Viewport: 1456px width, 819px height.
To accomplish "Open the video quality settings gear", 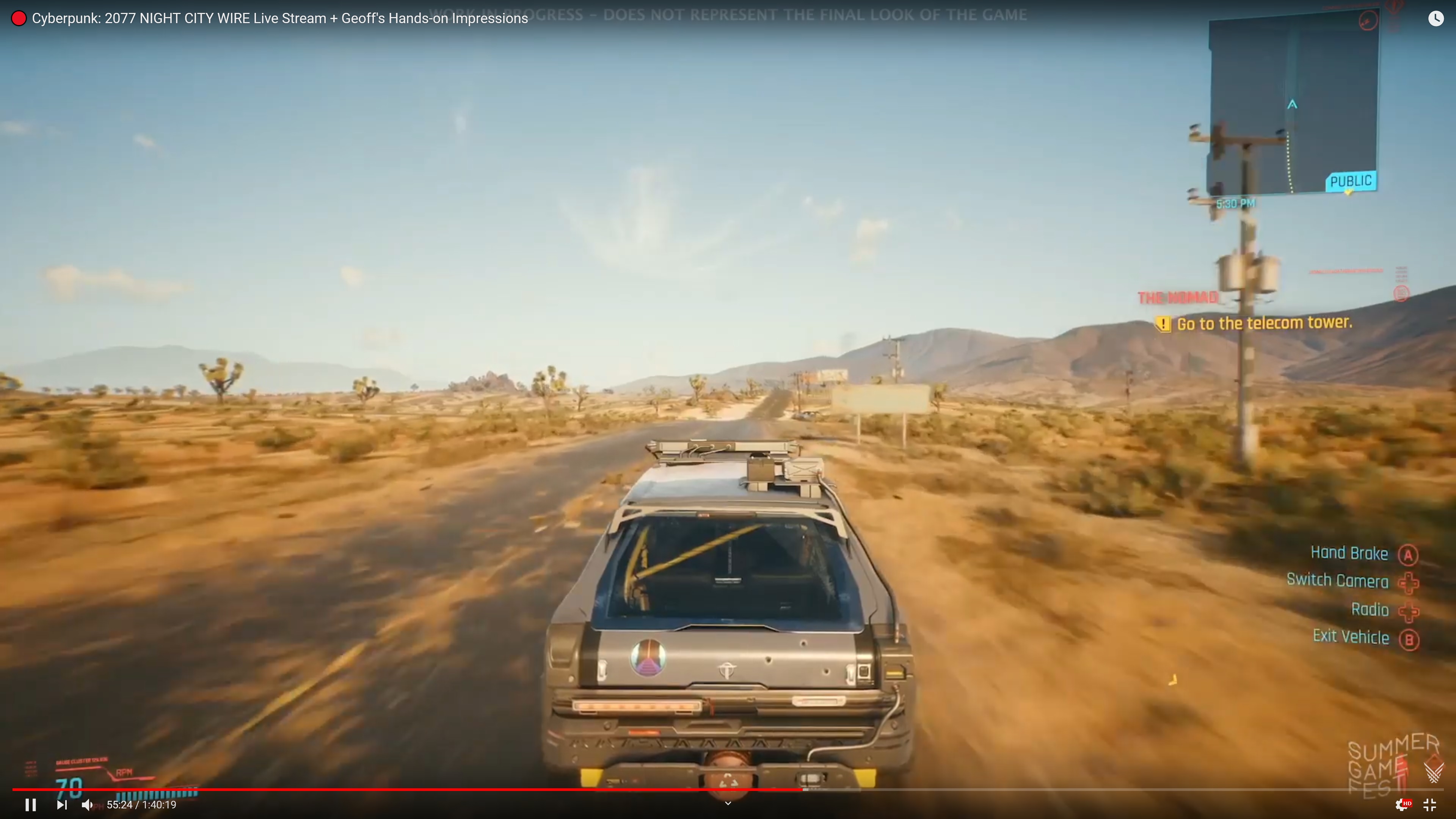I will point(1402,804).
